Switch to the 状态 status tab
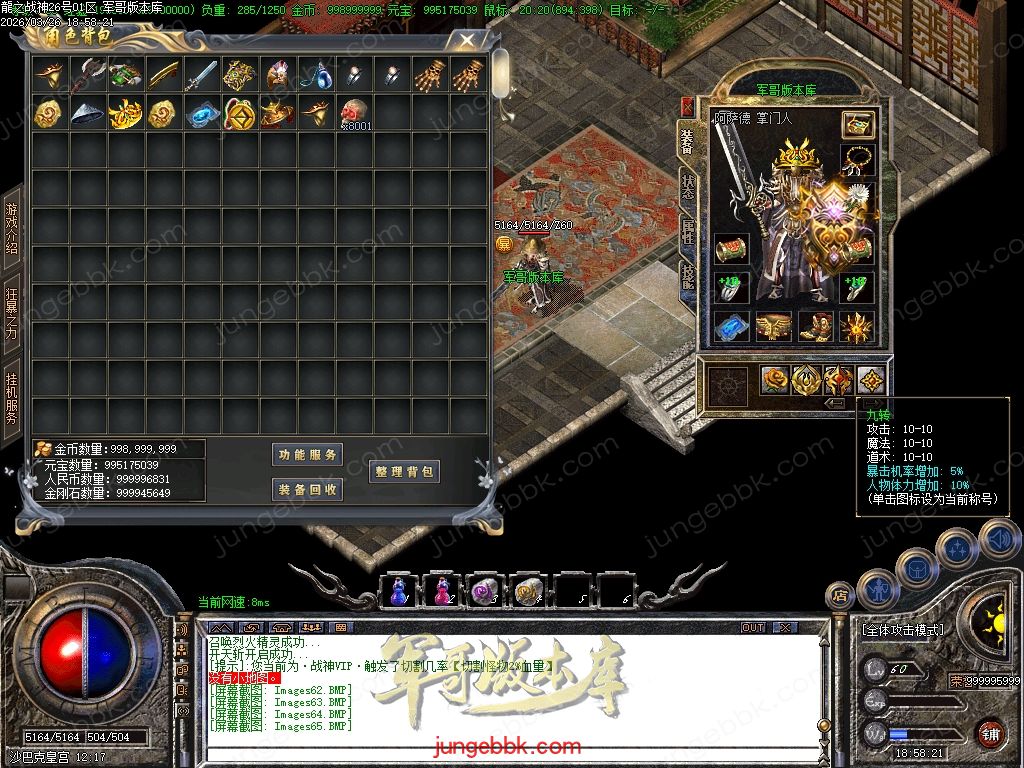1024x768 pixels. point(688,185)
